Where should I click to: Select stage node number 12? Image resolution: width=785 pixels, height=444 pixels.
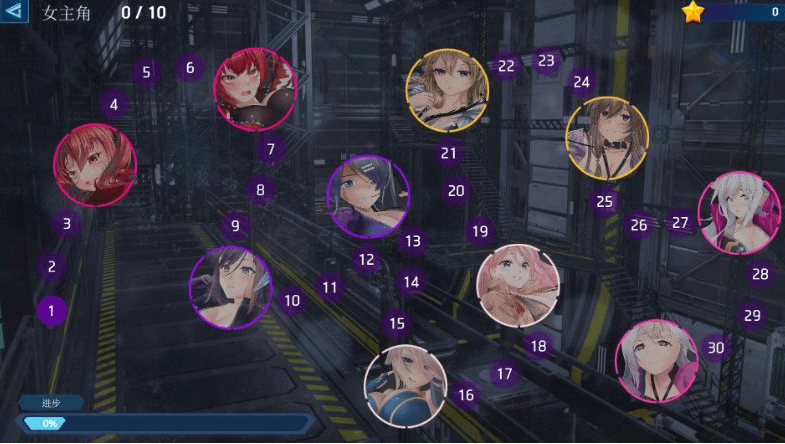(x=367, y=260)
